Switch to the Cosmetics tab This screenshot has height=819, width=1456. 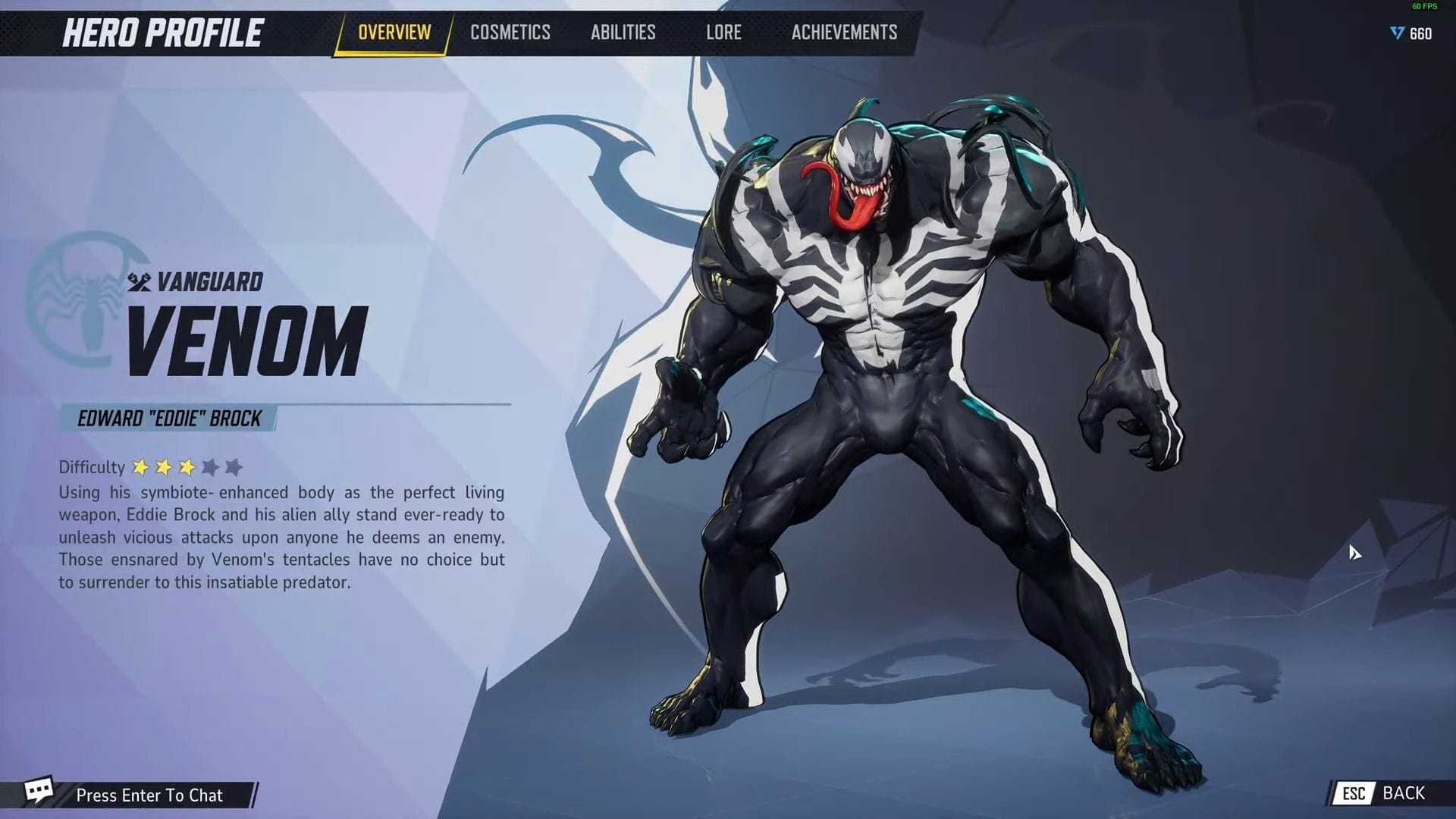click(510, 32)
